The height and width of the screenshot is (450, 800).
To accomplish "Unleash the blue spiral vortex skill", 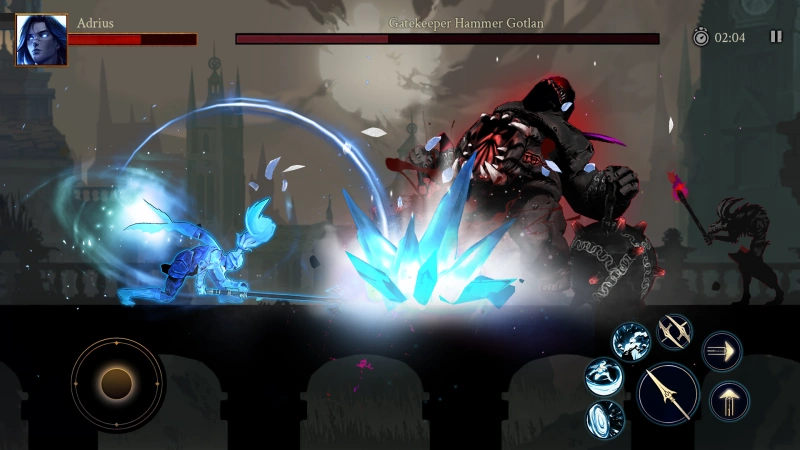I will click(x=605, y=417).
